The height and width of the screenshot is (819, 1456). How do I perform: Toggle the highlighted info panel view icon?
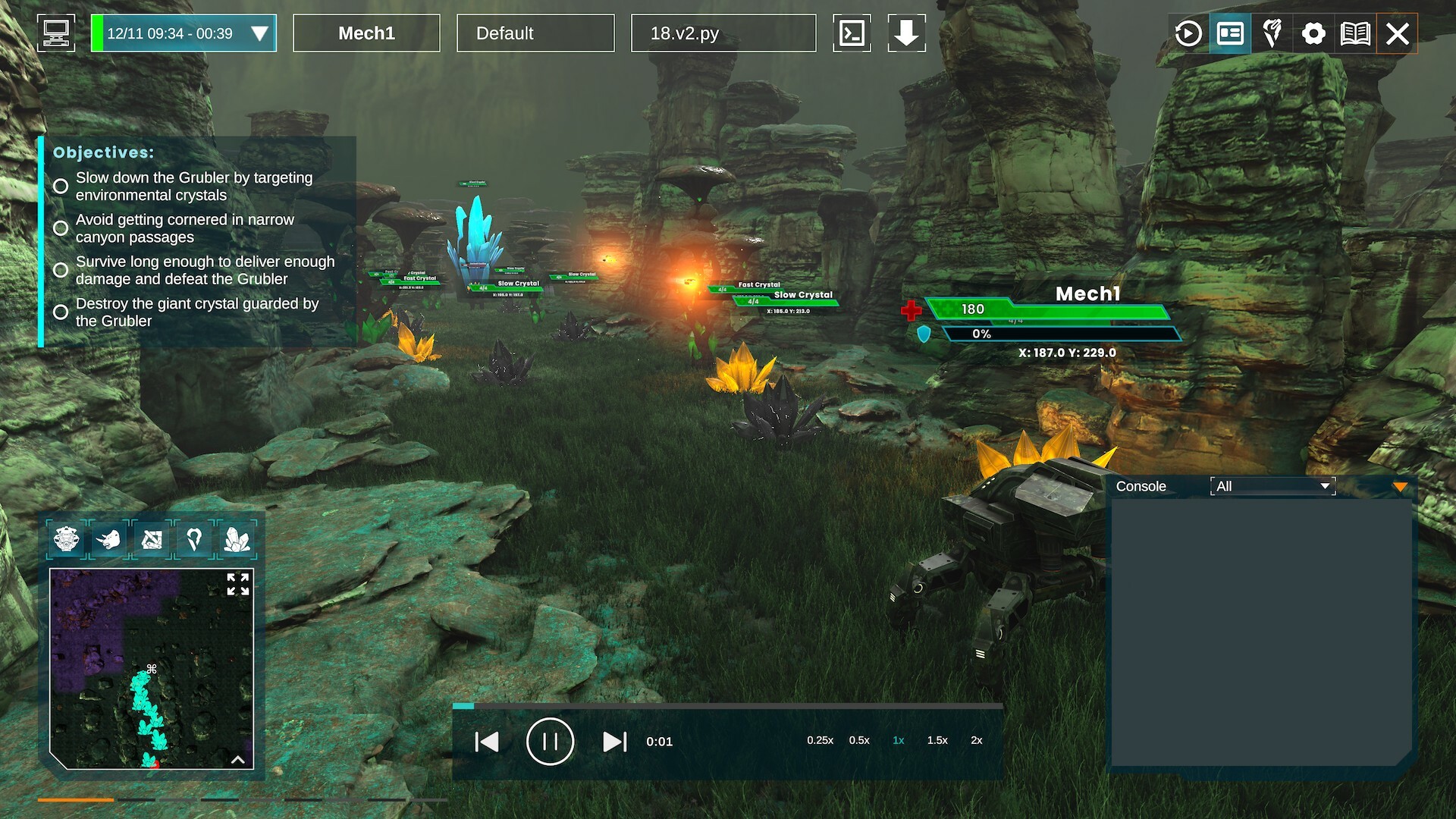pyautogui.click(x=1229, y=33)
